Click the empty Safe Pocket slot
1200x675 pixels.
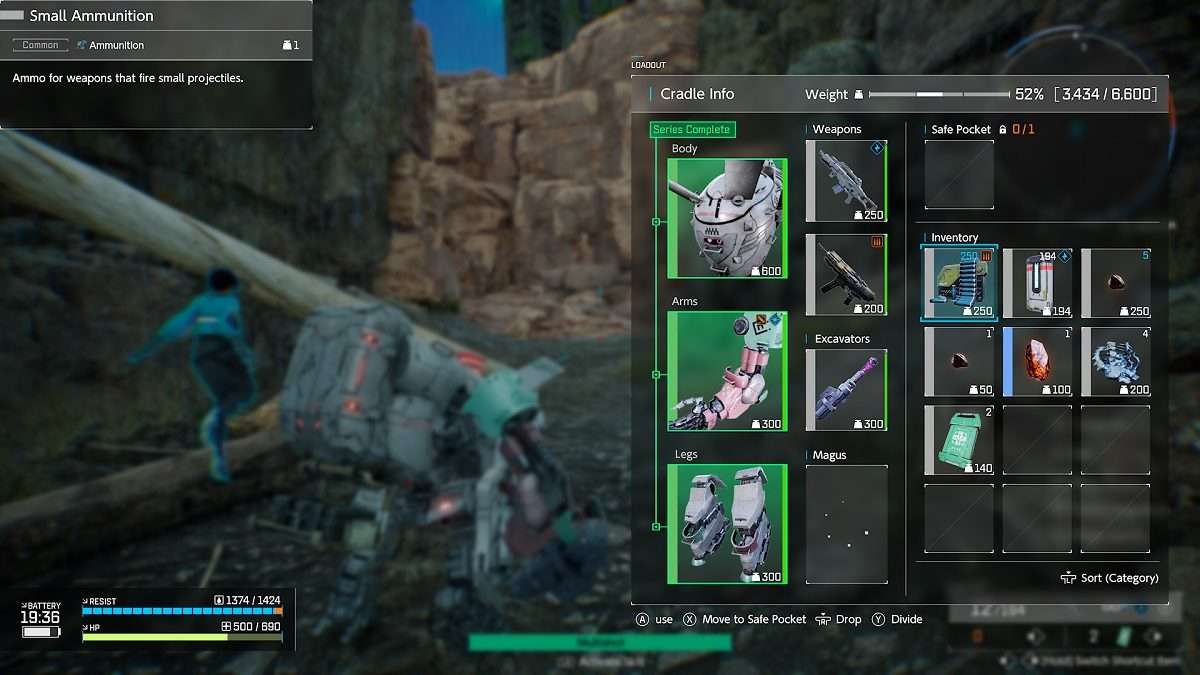click(959, 175)
